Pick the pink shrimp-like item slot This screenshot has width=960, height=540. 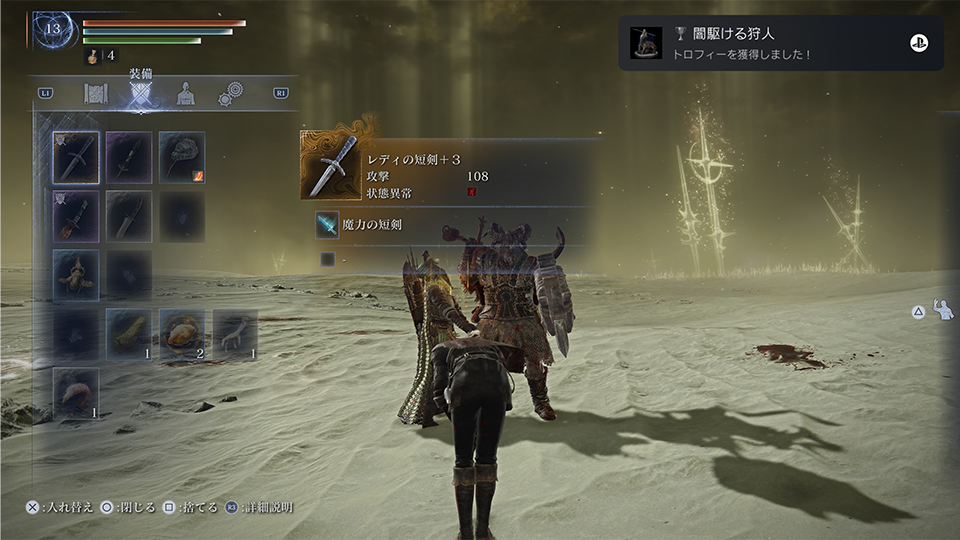pos(76,393)
